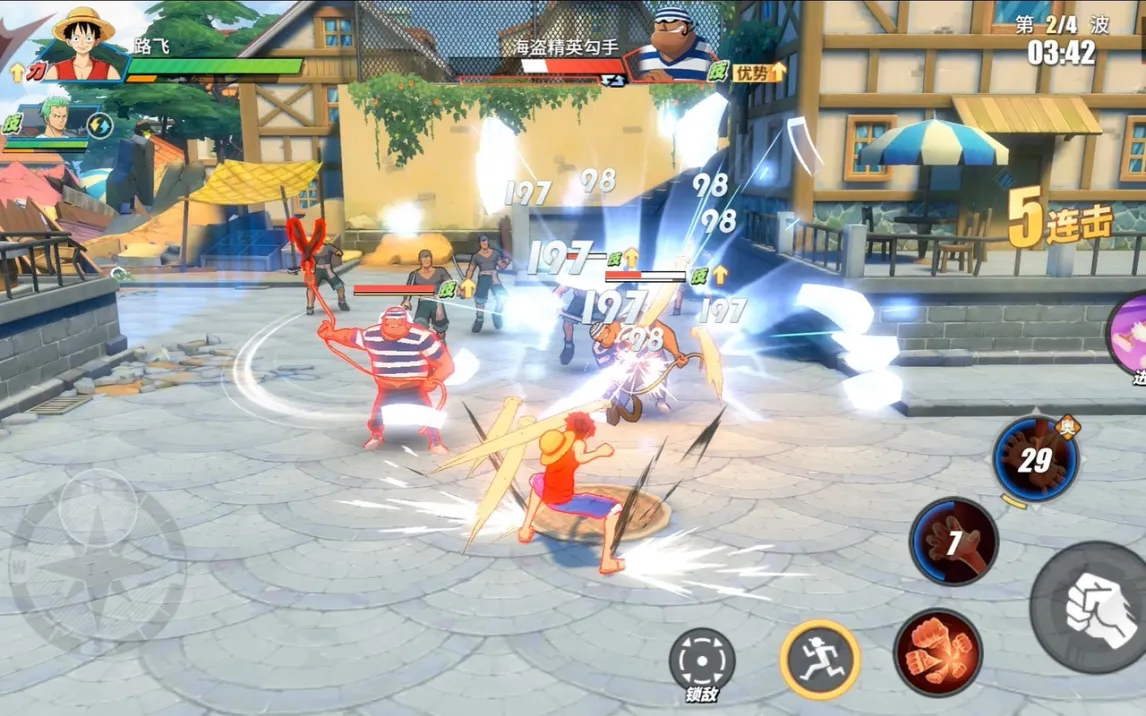The image size is (1146, 716).
Task: Use the grabbing hand skill showing 7
Action: click(953, 541)
